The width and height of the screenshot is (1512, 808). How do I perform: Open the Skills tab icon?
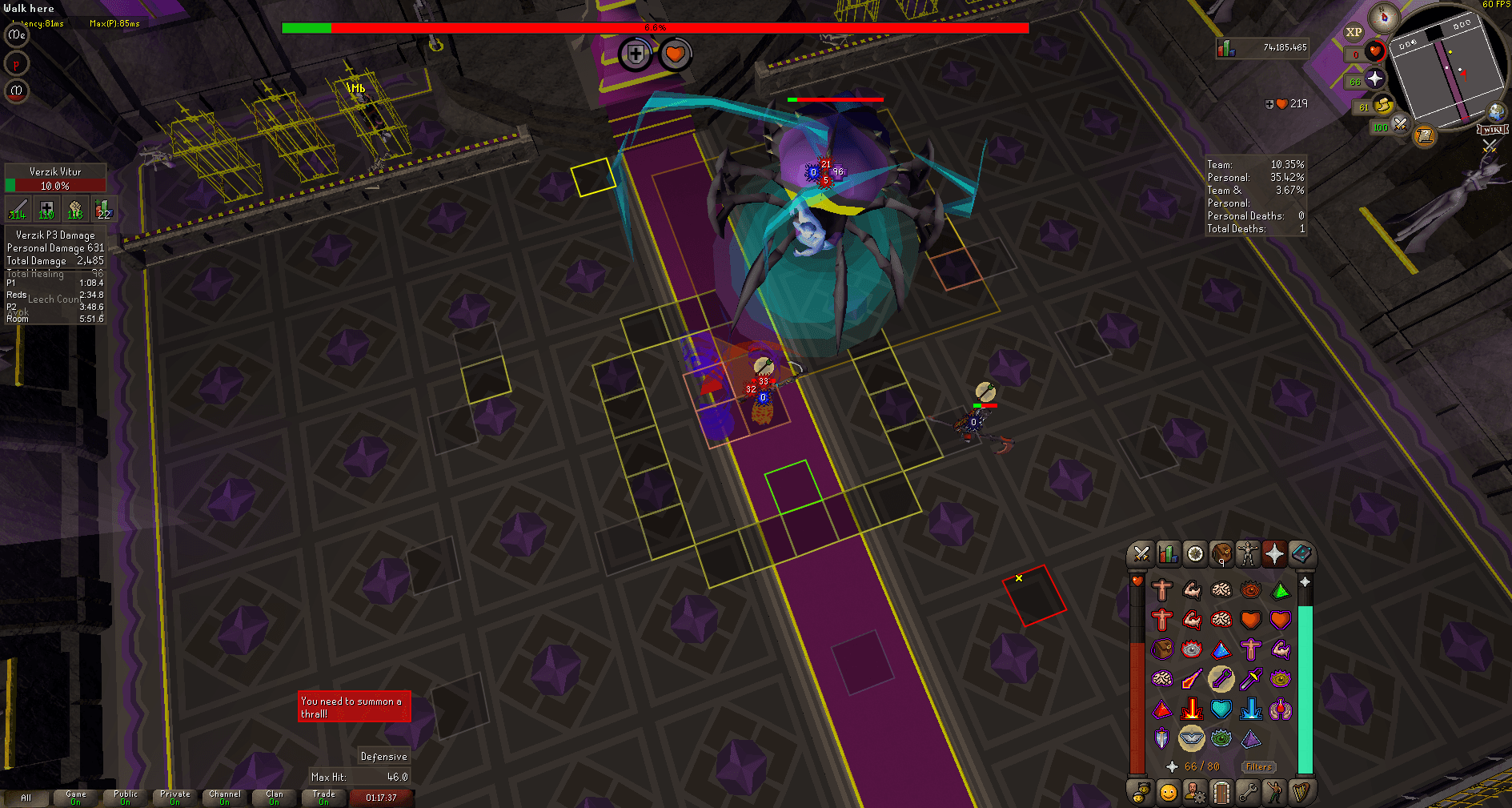[x=1168, y=554]
